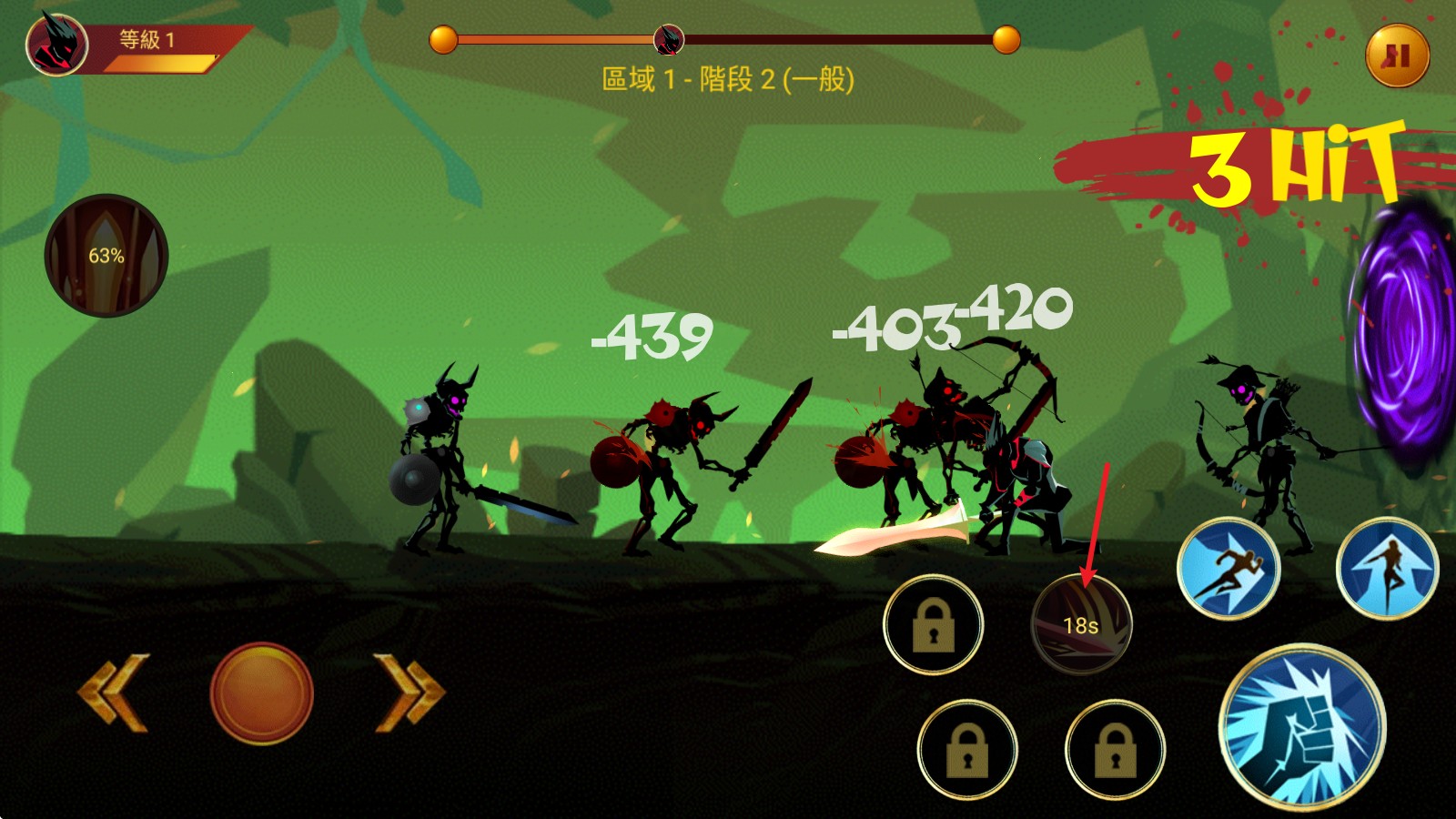Tap the bottom-left locked skill slot
The height and width of the screenshot is (819, 1456).
coord(967,751)
